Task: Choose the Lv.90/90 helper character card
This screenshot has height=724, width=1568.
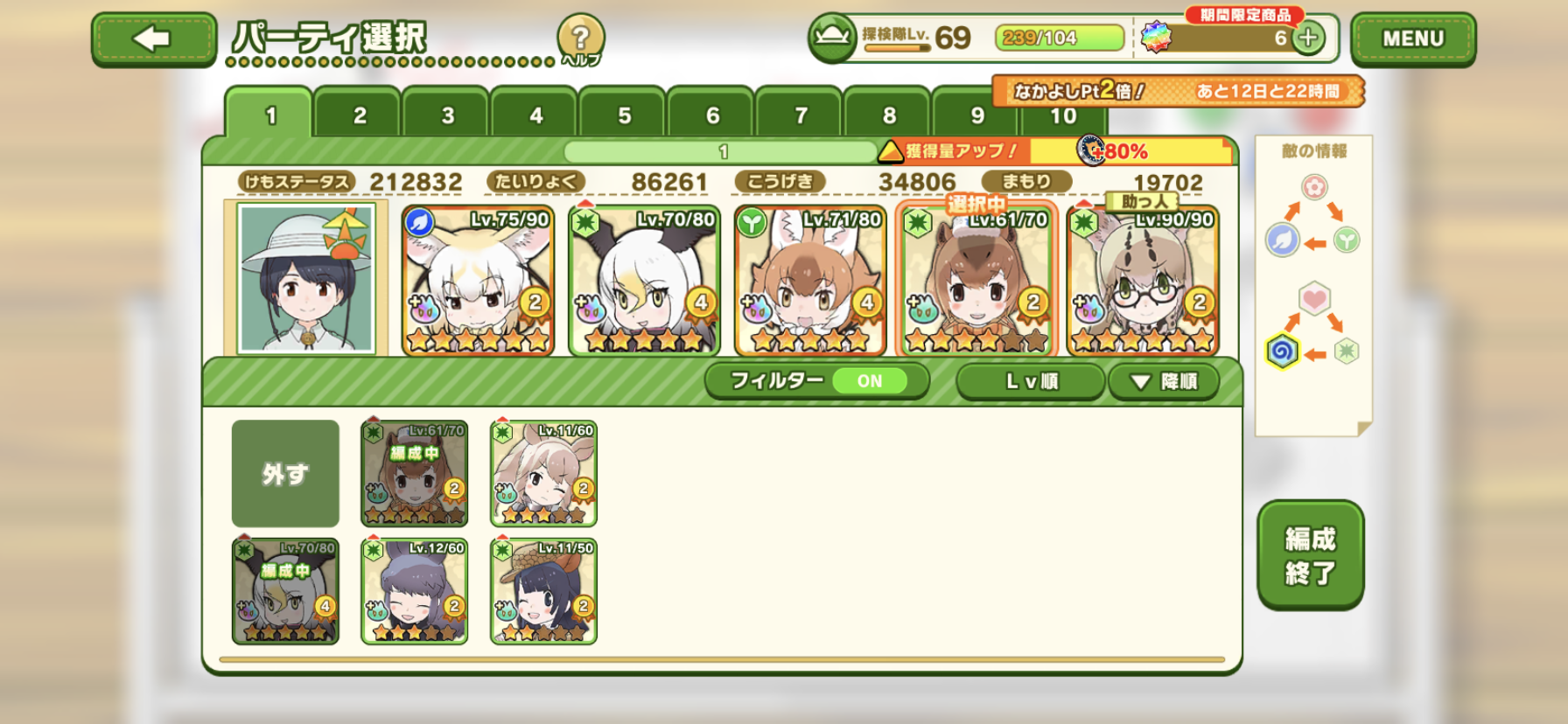Action: coord(1143,280)
